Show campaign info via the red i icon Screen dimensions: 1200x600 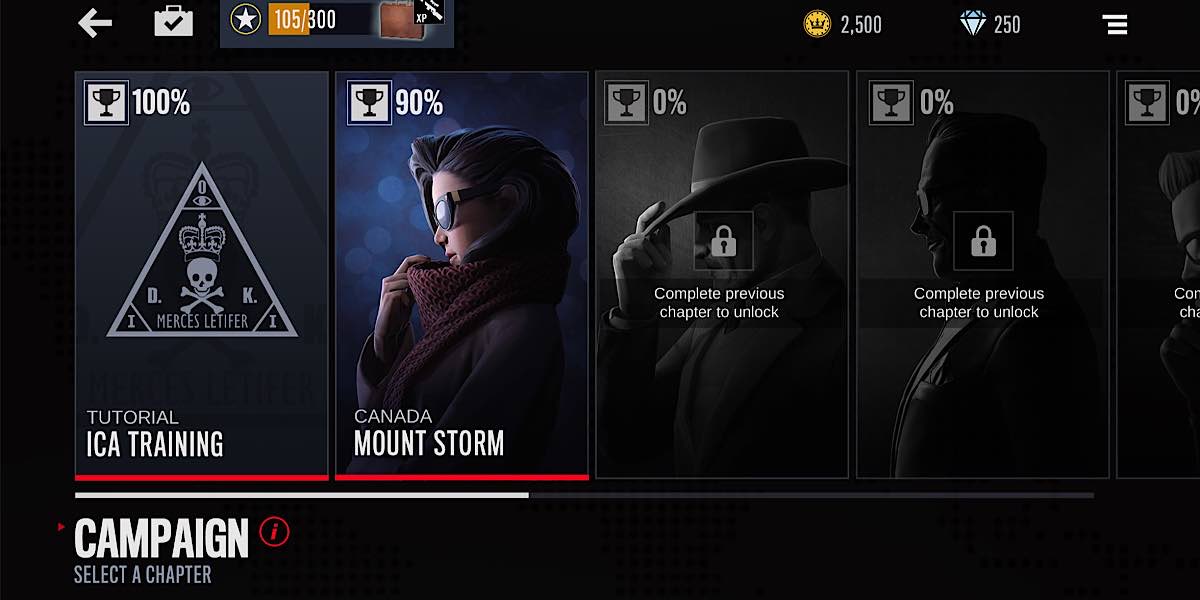tap(274, 532)
